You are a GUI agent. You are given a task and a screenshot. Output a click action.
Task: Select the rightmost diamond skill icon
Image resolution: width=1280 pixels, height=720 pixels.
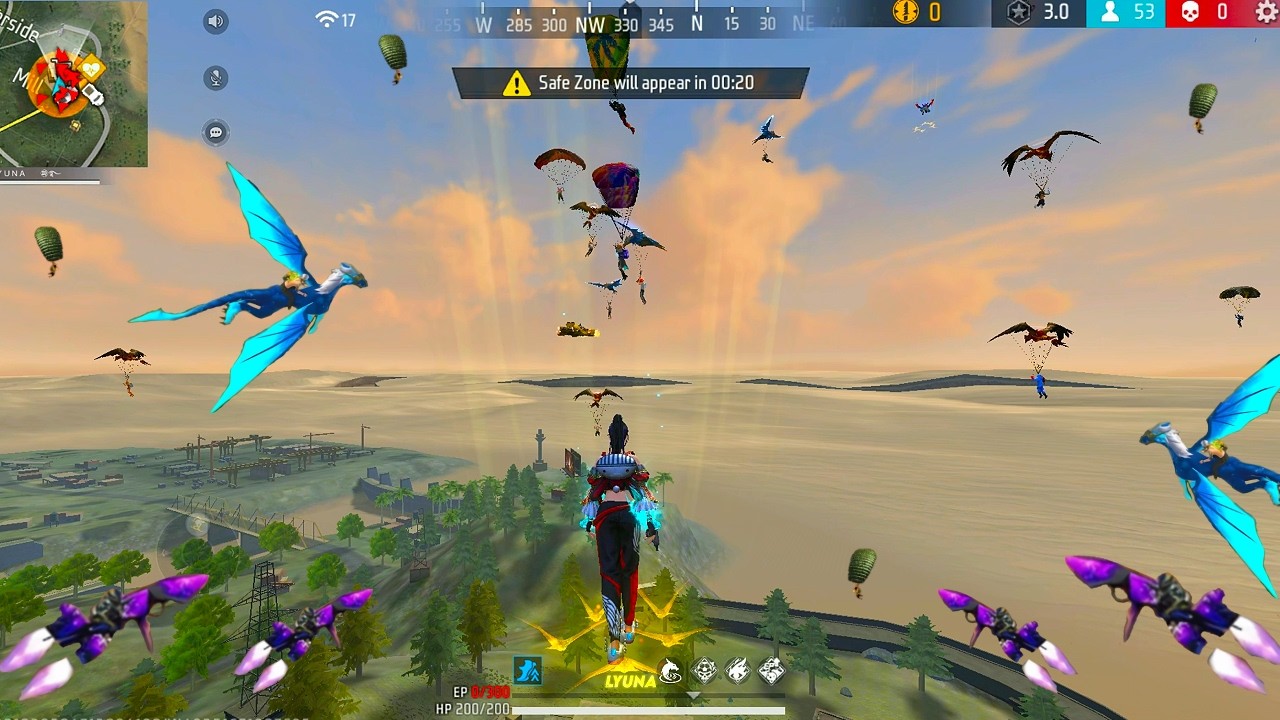[x=771, y=670]
